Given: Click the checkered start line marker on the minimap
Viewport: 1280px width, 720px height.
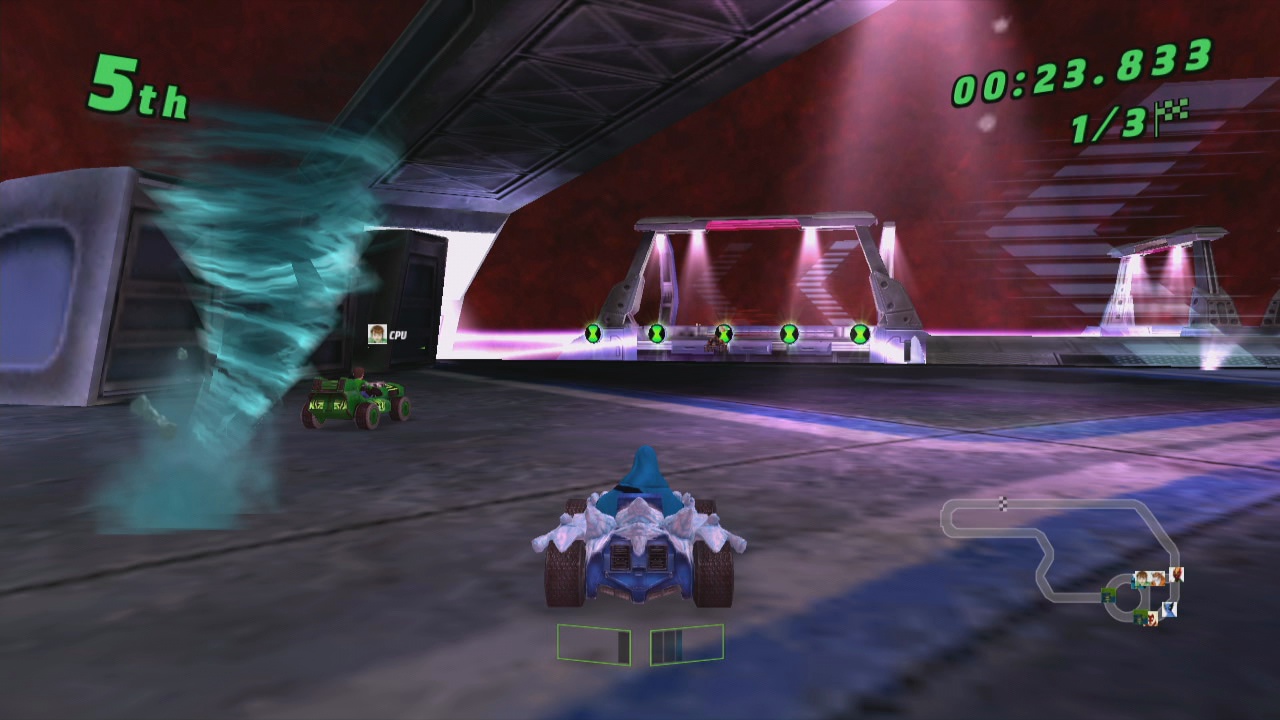Looking at the screenshot, I should (1003, 503).
